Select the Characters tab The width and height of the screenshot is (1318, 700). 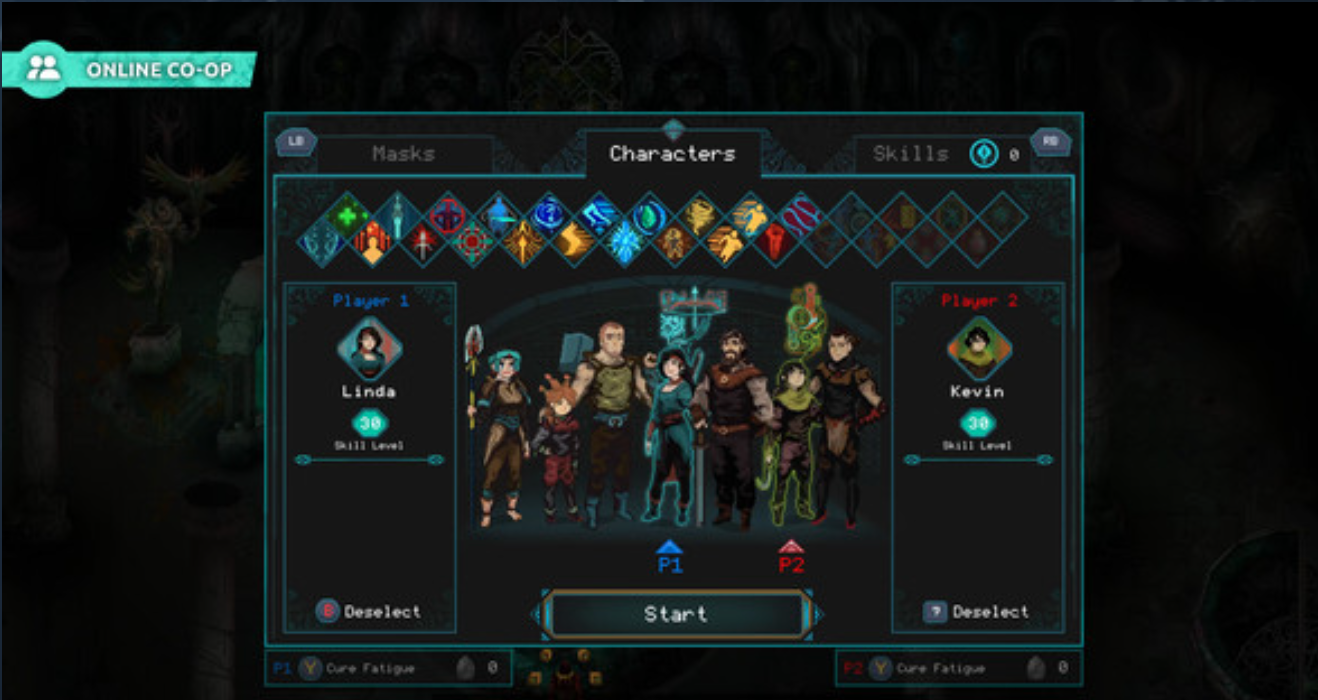(672, 154)
